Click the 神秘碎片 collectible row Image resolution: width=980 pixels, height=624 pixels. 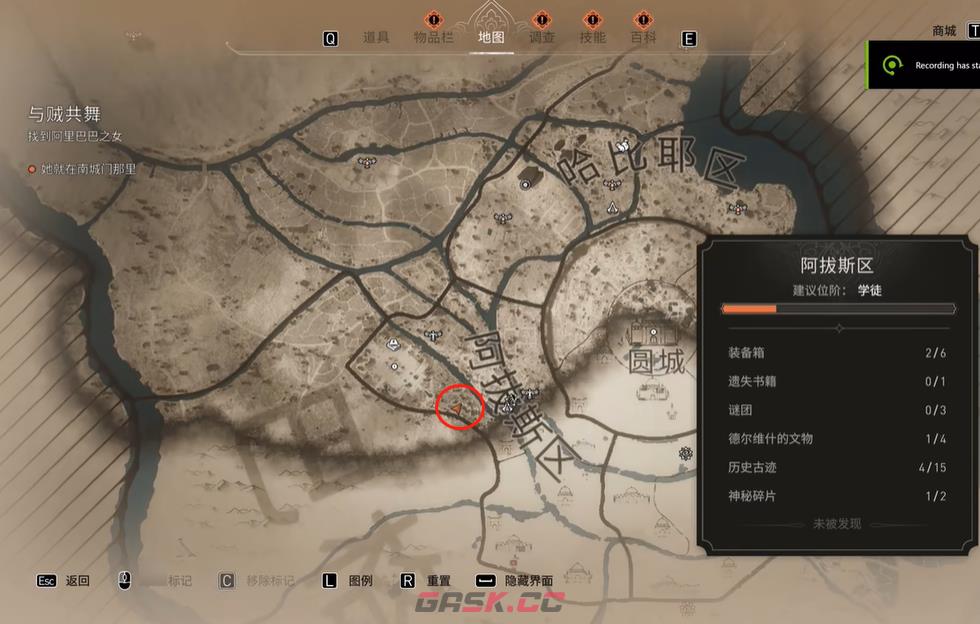click(x=837, y=496)
